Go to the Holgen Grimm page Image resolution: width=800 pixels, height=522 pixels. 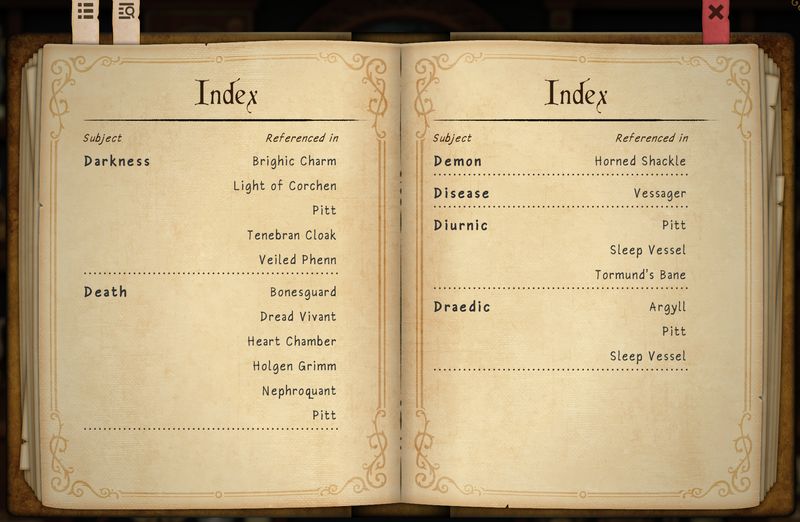(294, 366)
